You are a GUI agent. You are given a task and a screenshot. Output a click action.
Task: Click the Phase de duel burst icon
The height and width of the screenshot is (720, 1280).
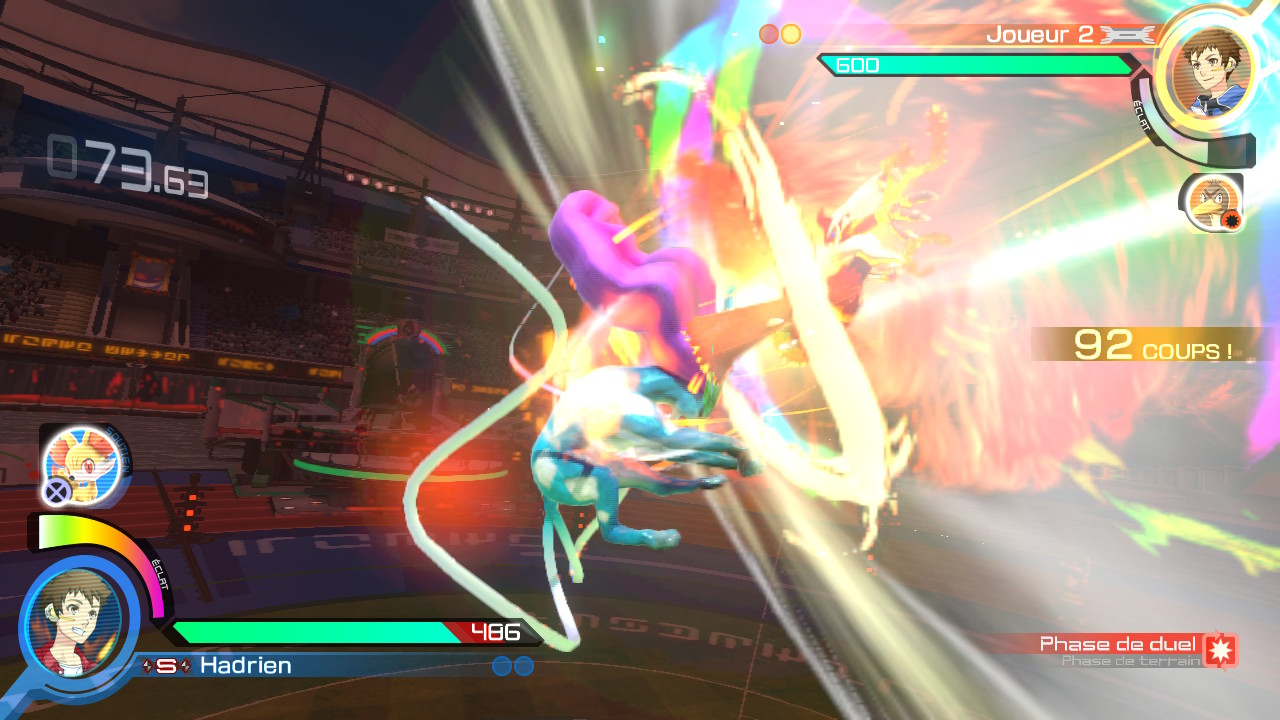pyautogui.click(x=1220, y=649)
